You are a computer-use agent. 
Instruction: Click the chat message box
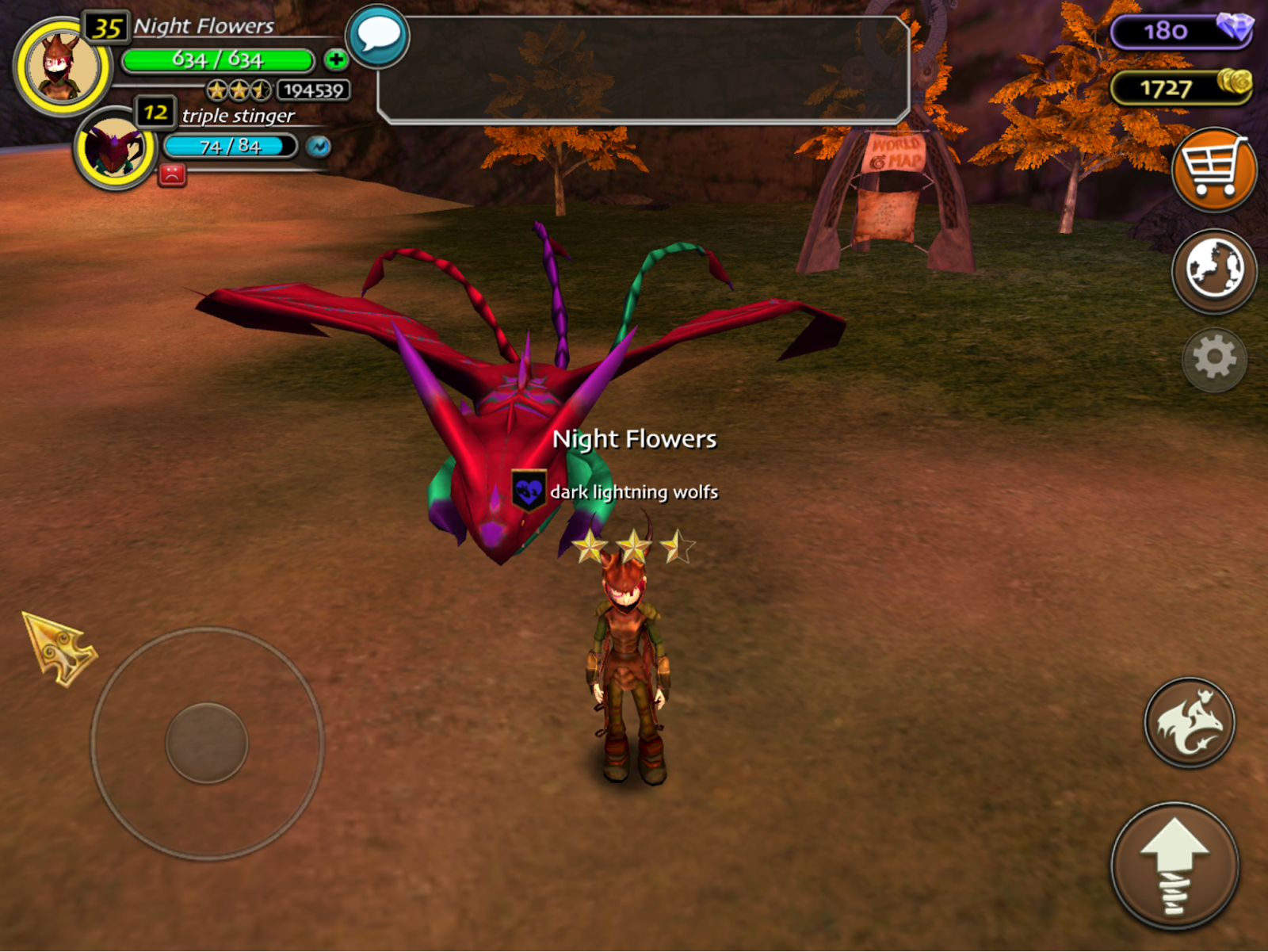coord(644,70)
